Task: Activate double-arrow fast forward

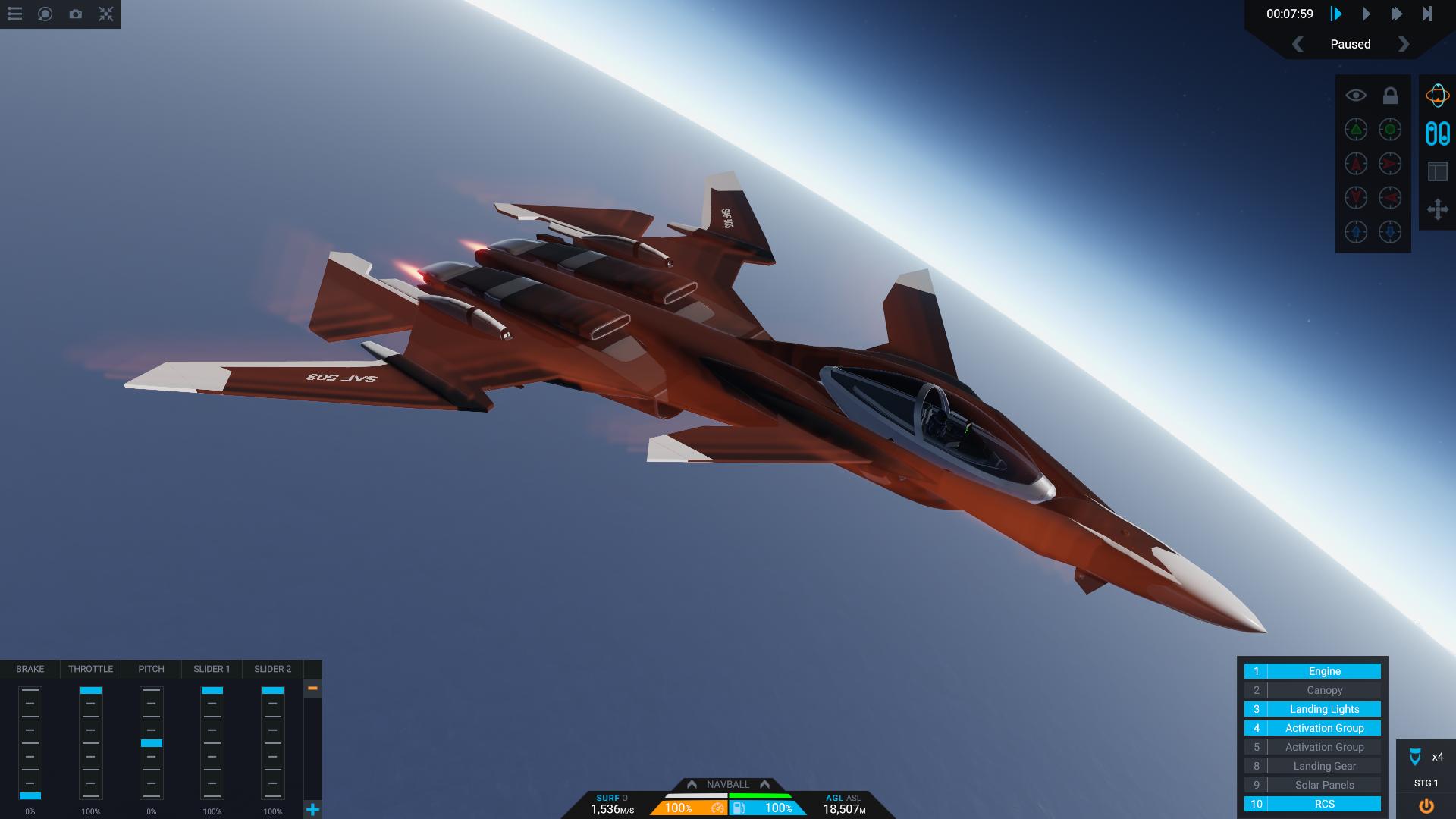Action: 1396,14
